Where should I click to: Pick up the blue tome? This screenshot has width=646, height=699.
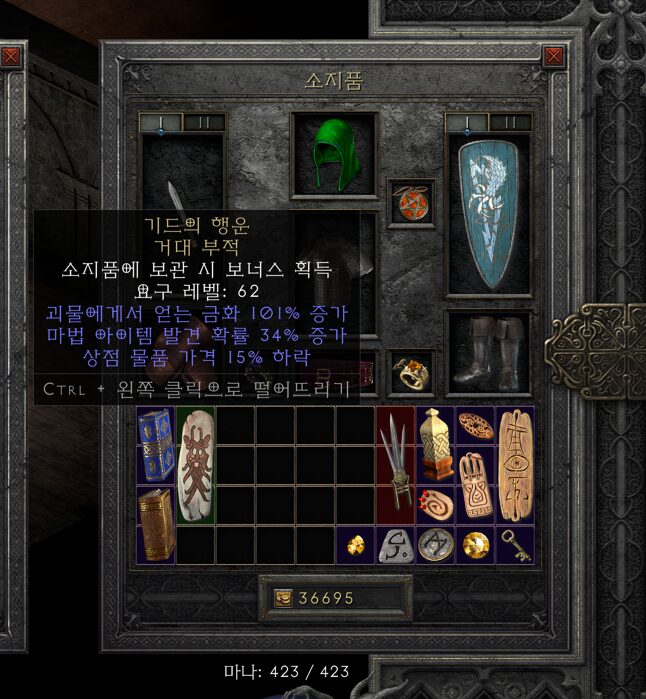click(x=156, y=446)
